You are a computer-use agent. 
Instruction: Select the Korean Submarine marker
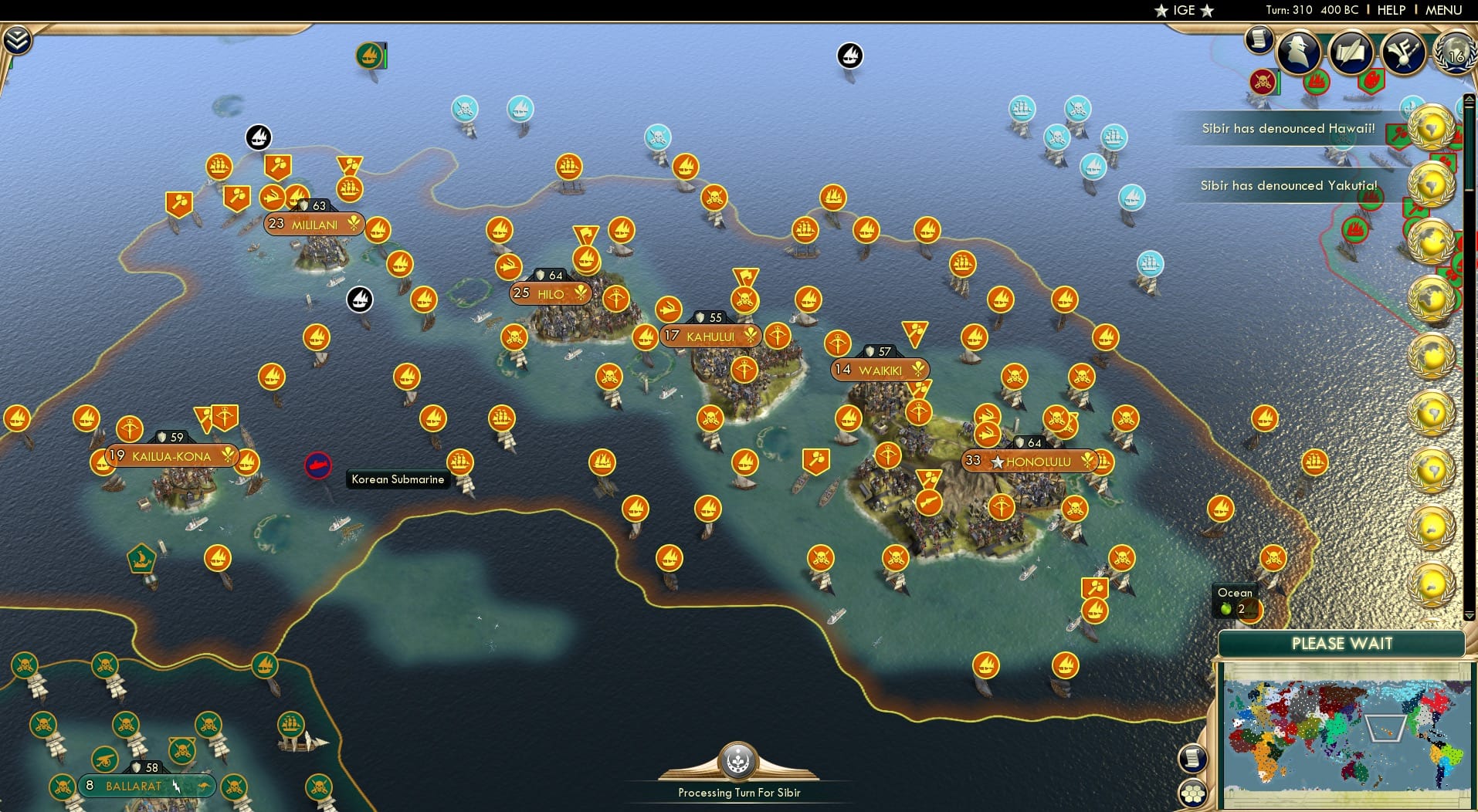pyautogui.click(x=319, y=465)
